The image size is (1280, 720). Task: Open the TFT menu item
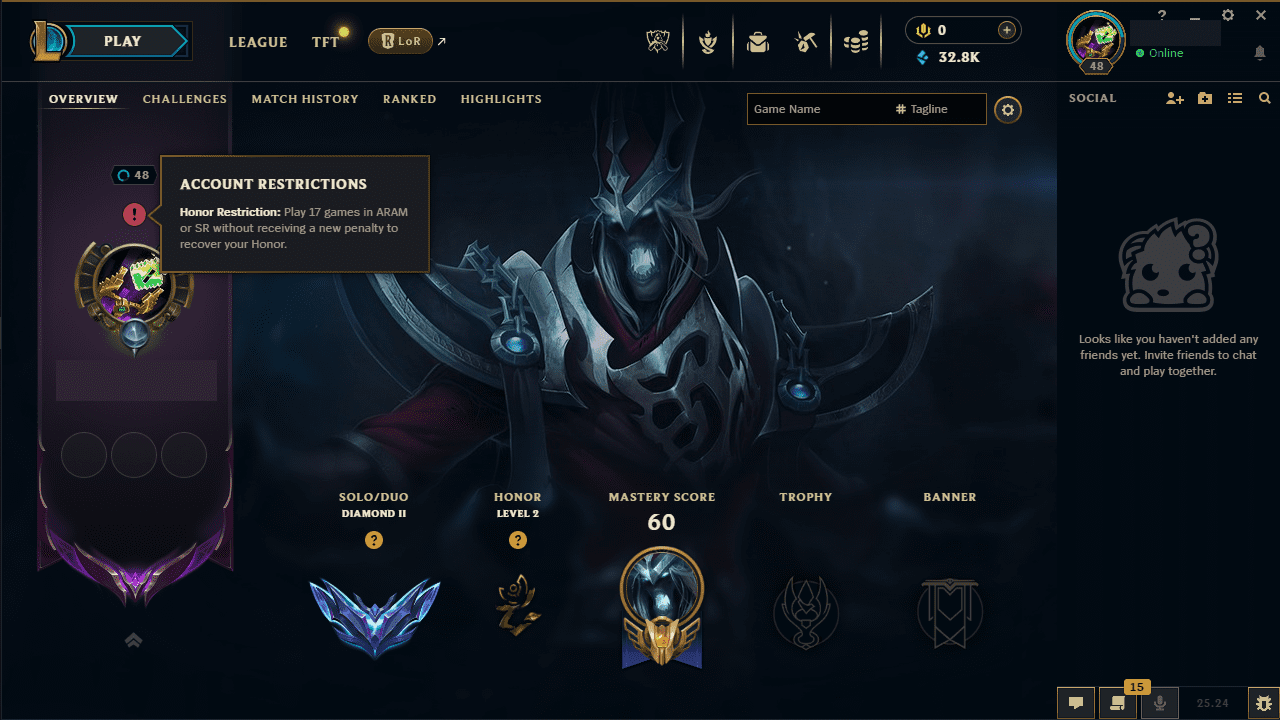click(x=325, y=42)
